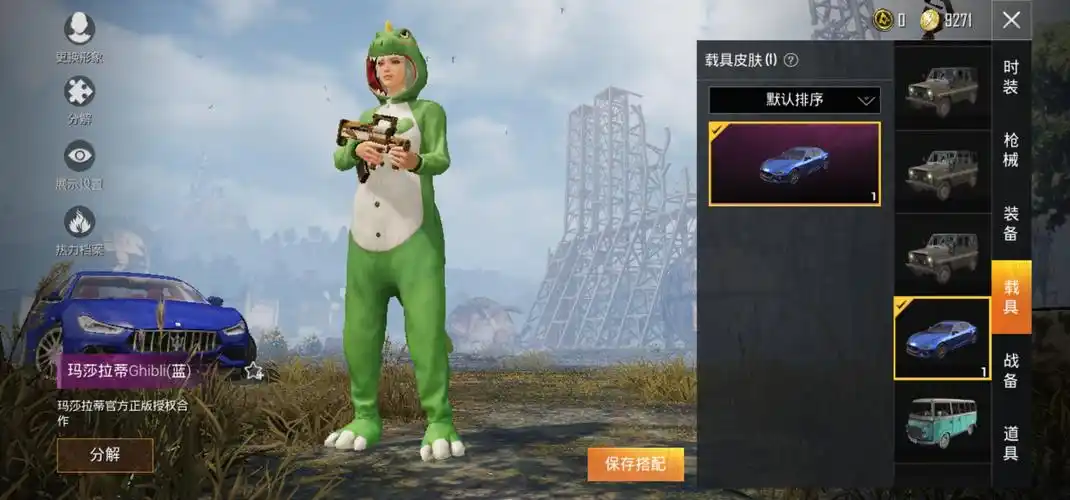Click the 分解 button under the car description
Image resolution: width=1070 pixels, height=500 pixels.
pos(105,455)
